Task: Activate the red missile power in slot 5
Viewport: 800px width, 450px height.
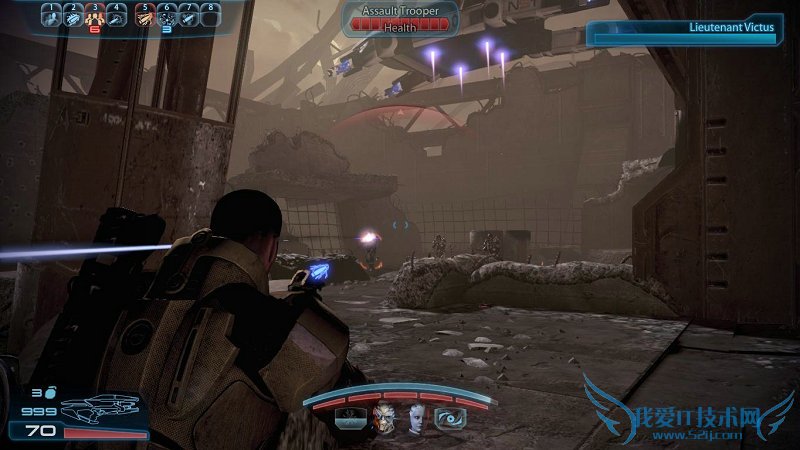Action: pyautogui.click(x=144, y=17)
